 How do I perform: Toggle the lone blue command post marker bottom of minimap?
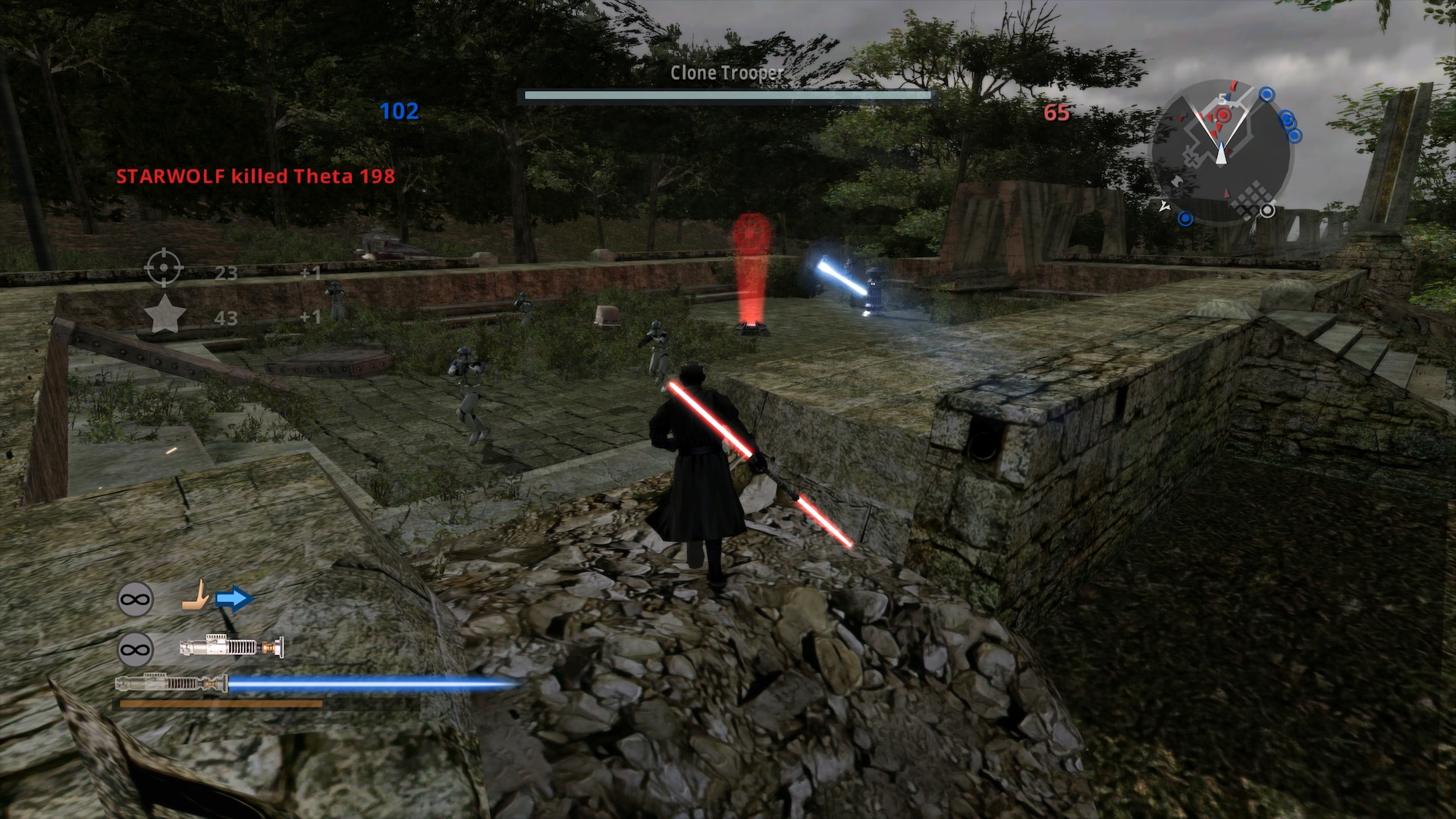[x=1186, y=217]
